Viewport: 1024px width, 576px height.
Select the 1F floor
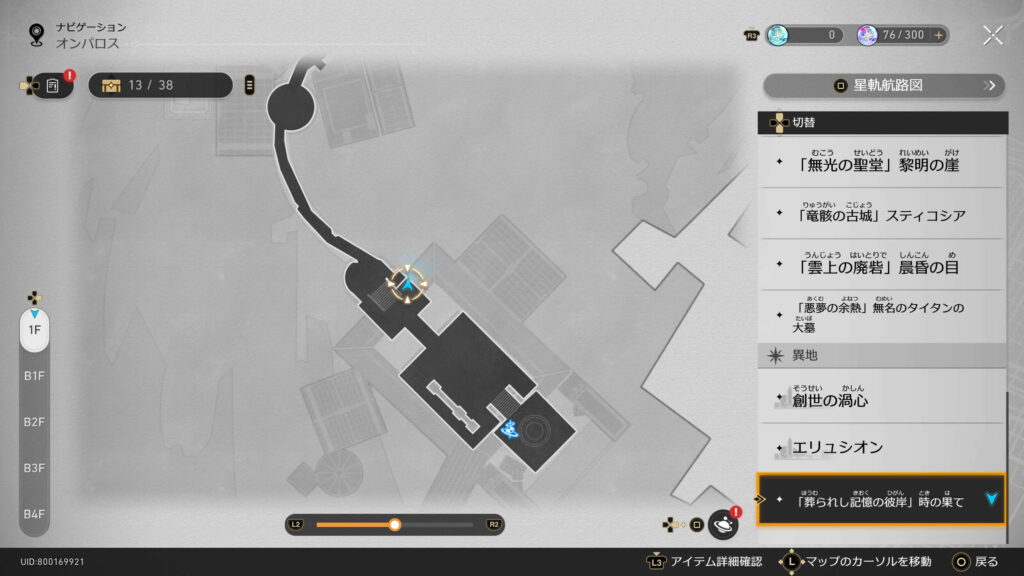pyautogui.click(x=34, y=330)
